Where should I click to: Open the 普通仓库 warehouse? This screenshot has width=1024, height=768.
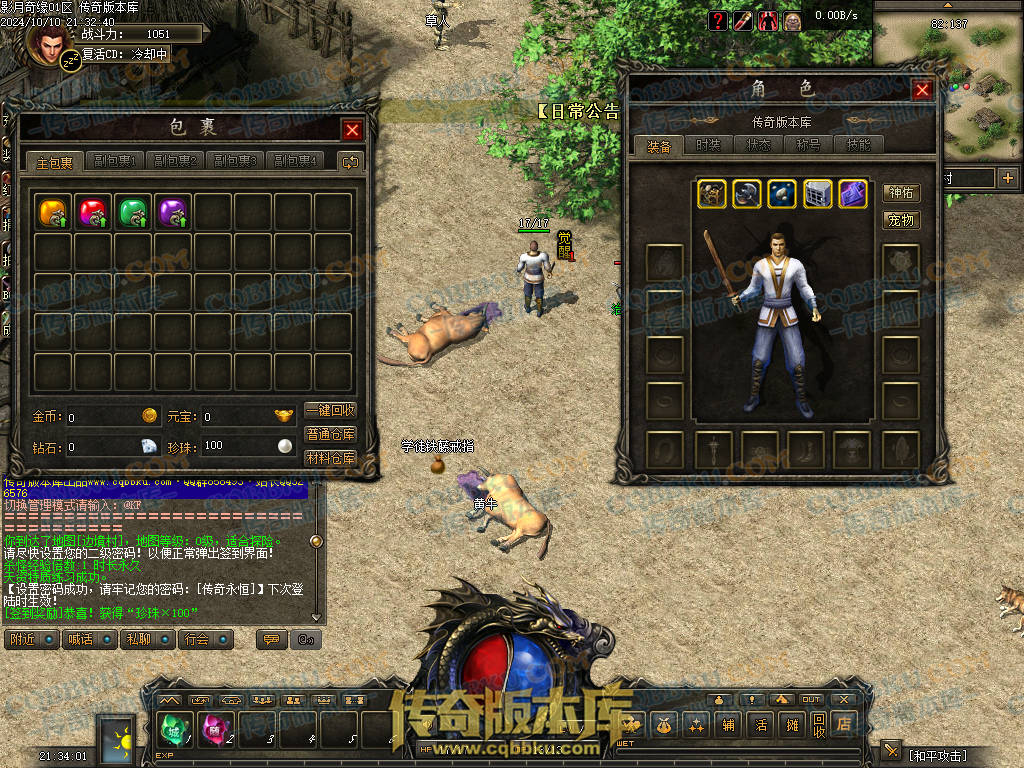click(330, 435)
